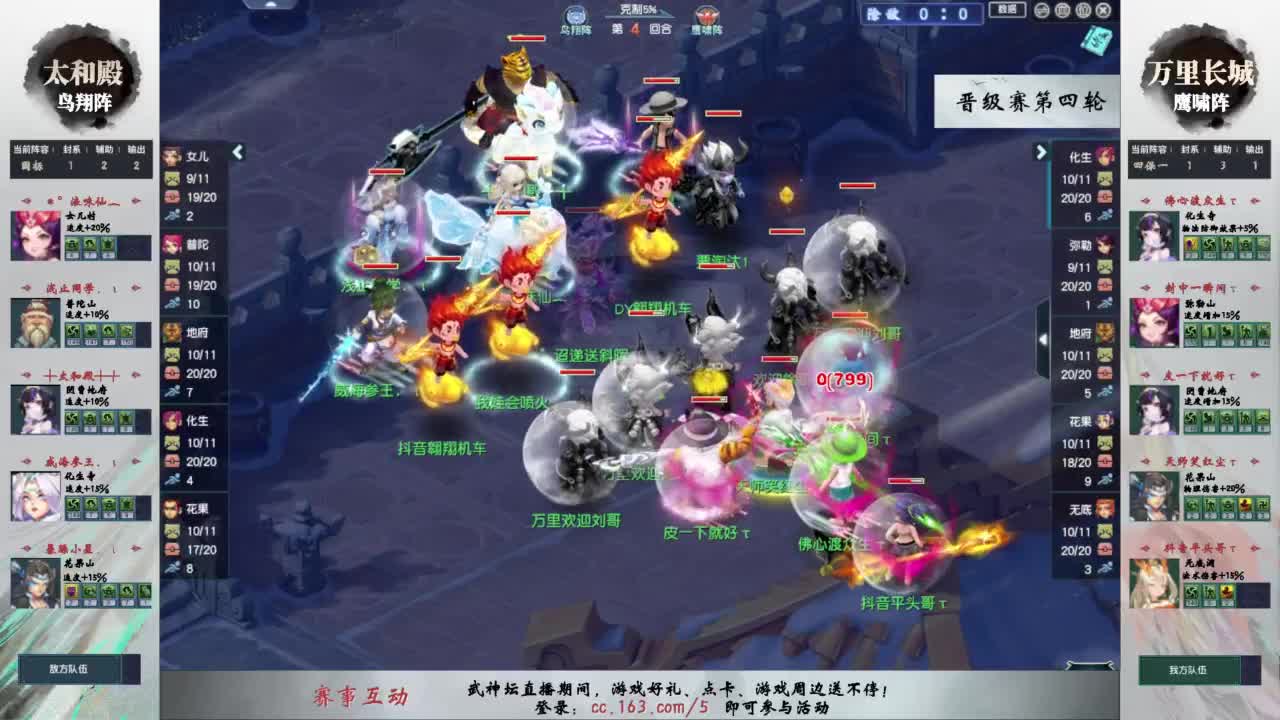The height and width of the screenshot is (720, 1280).
Task: Open the settings circle icon in top-right toolbar
Action: tap(1042, 11)
